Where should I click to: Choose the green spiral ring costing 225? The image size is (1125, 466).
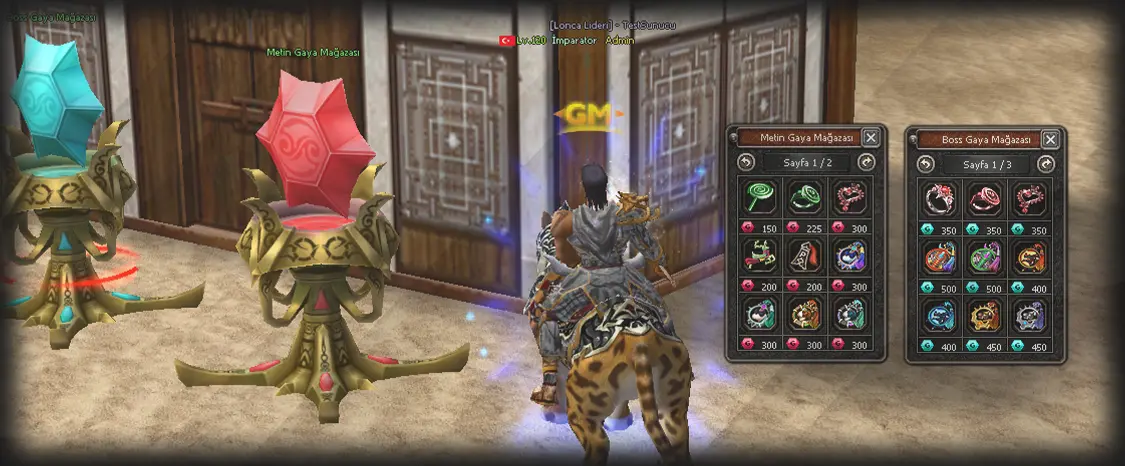point(806,196)
